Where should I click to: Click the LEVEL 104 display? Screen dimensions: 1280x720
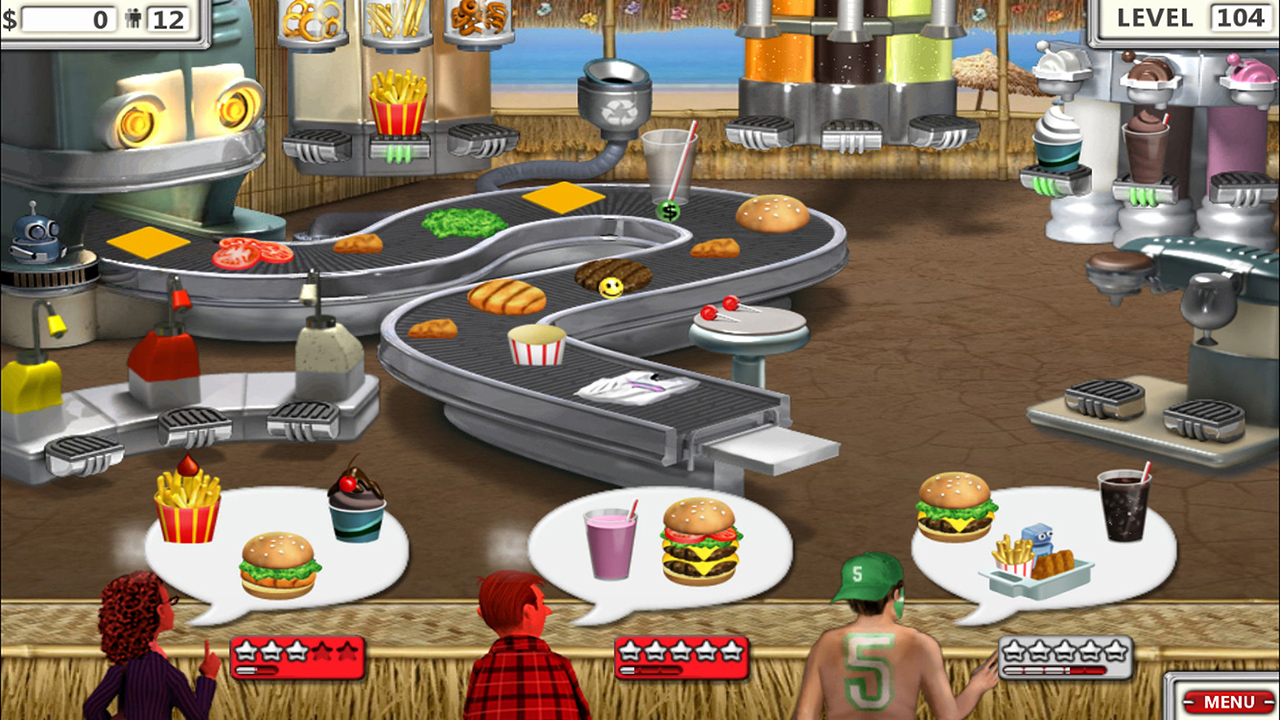(1190, 16)
